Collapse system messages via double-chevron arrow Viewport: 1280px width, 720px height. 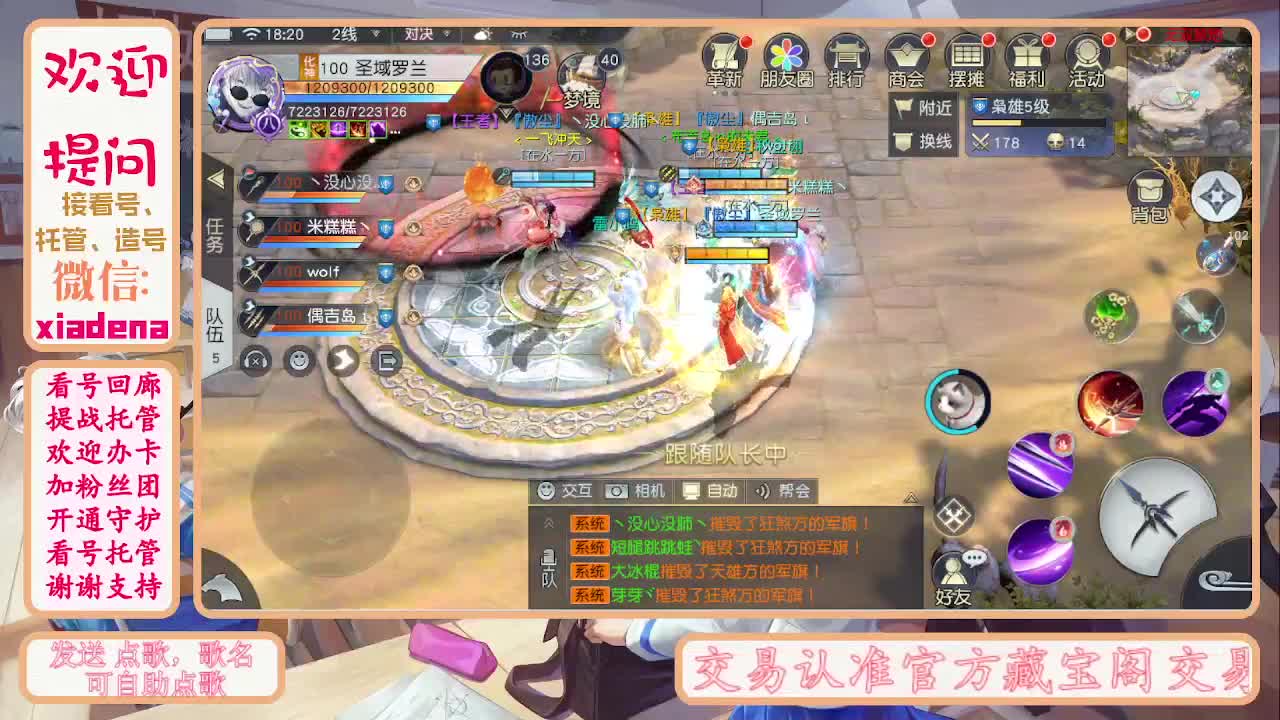[x=549, y=521]
